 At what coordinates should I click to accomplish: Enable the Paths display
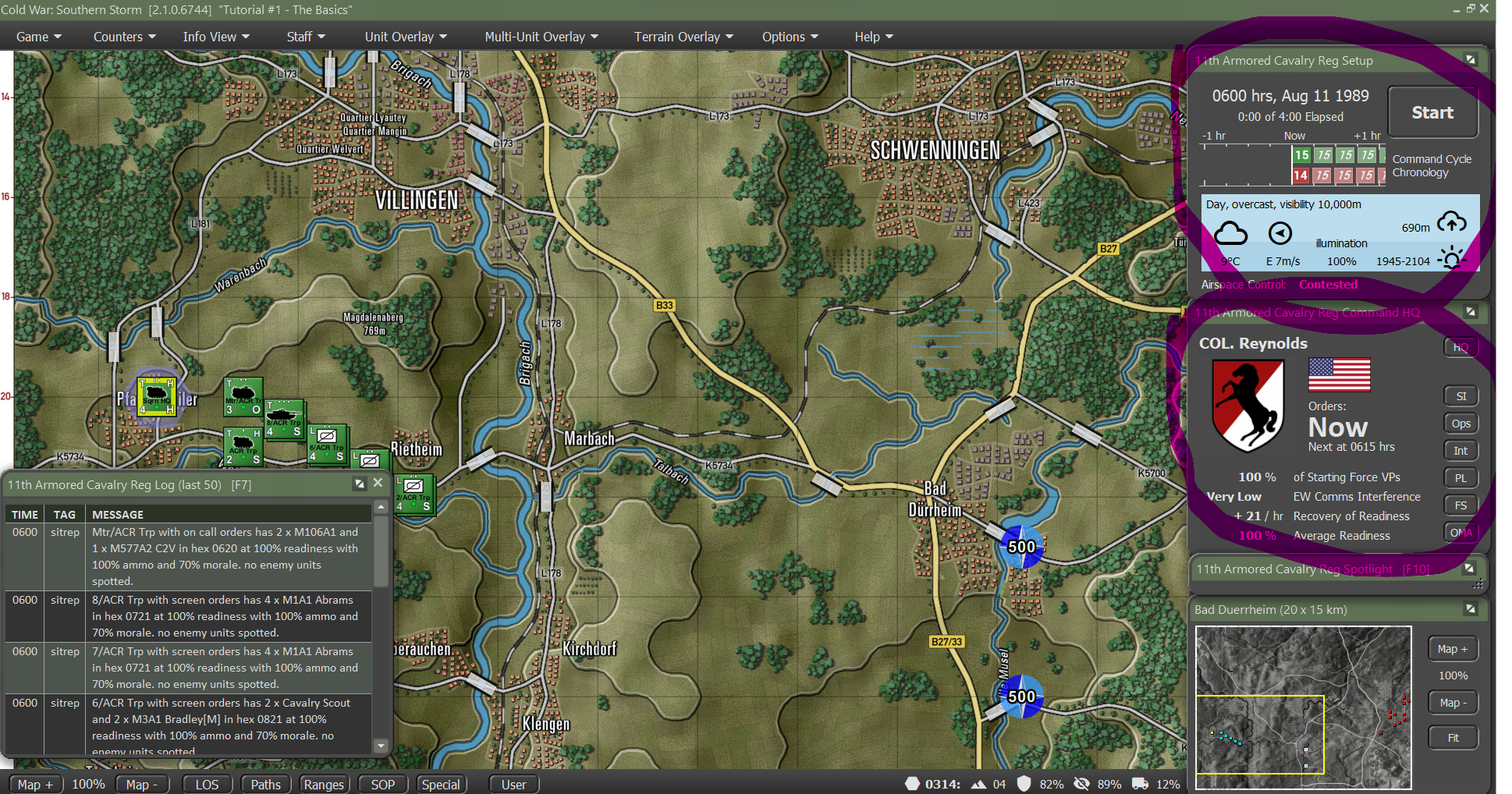point(265,784)
